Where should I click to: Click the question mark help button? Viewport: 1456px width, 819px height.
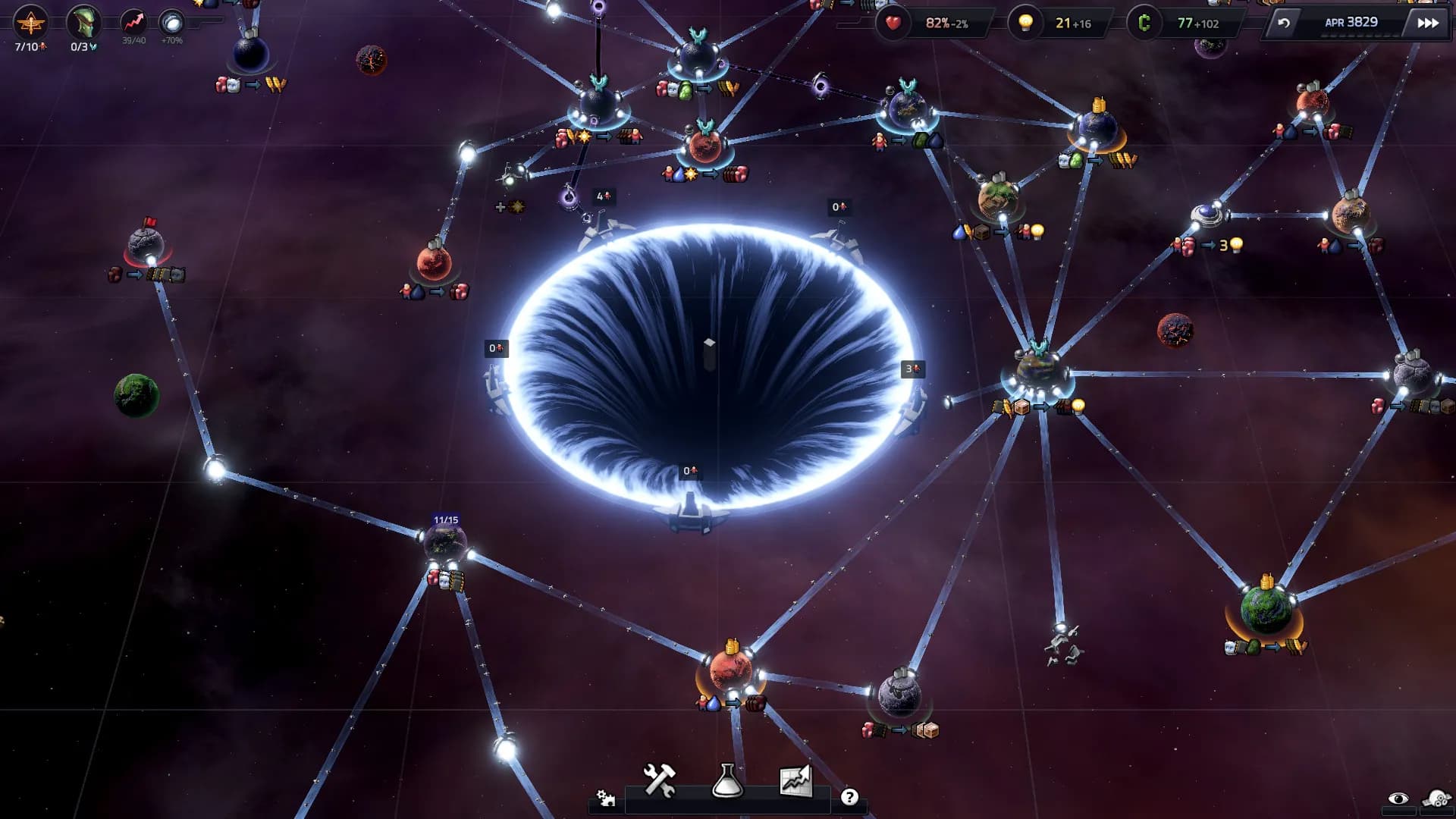coord(849,797)
